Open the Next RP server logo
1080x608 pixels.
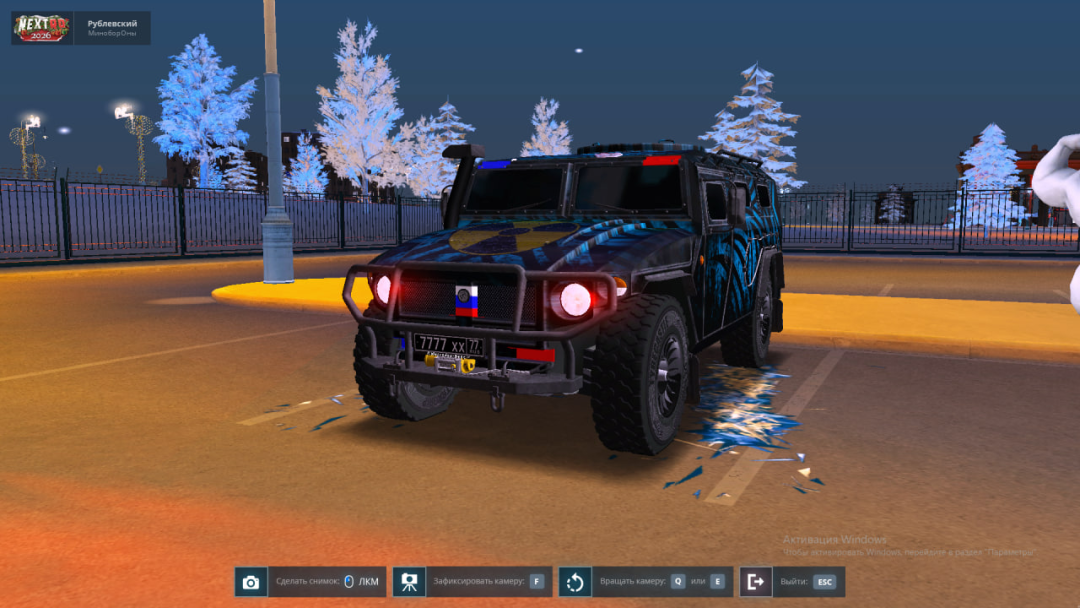pos(42,28)
